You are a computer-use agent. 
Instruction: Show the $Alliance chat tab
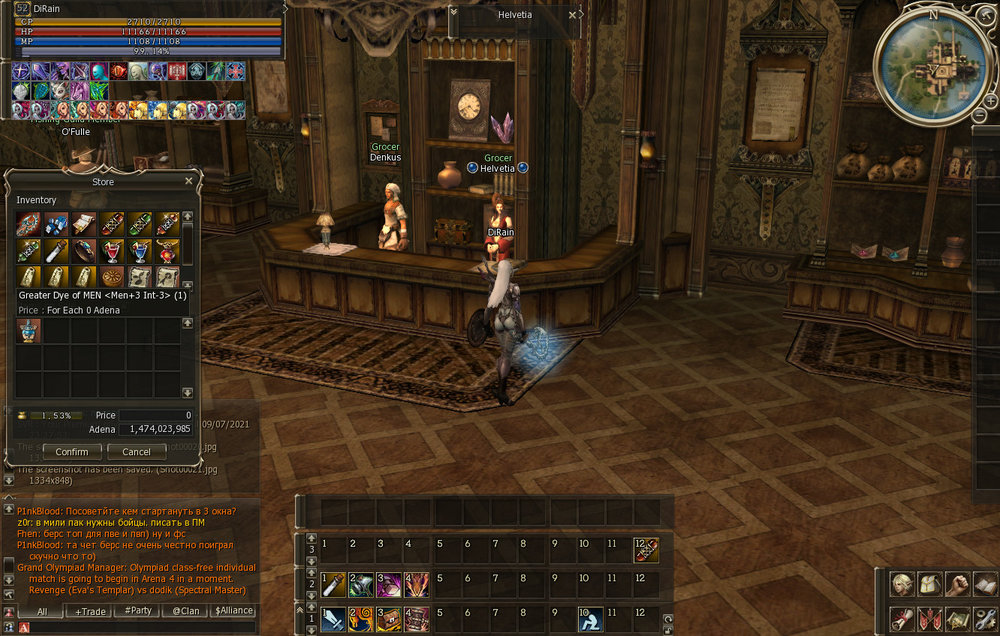(x=233, y=611)
